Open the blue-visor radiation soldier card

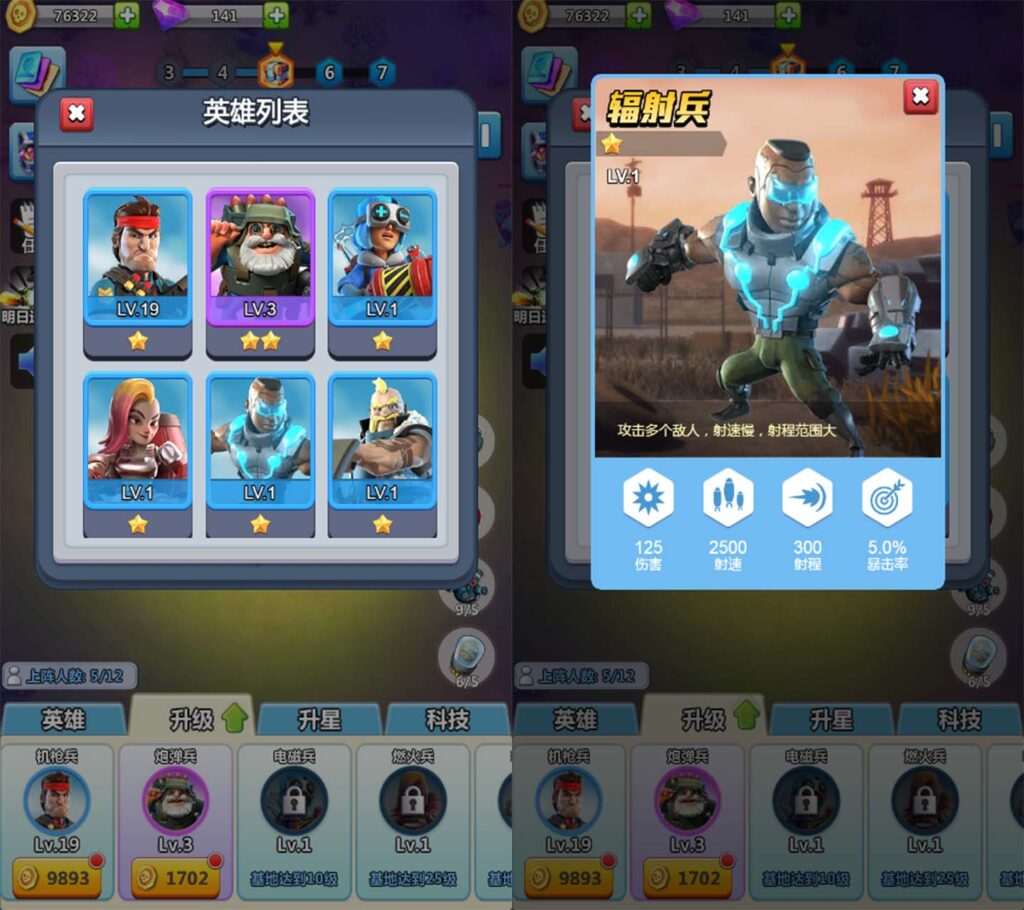(x=260, y=442)
